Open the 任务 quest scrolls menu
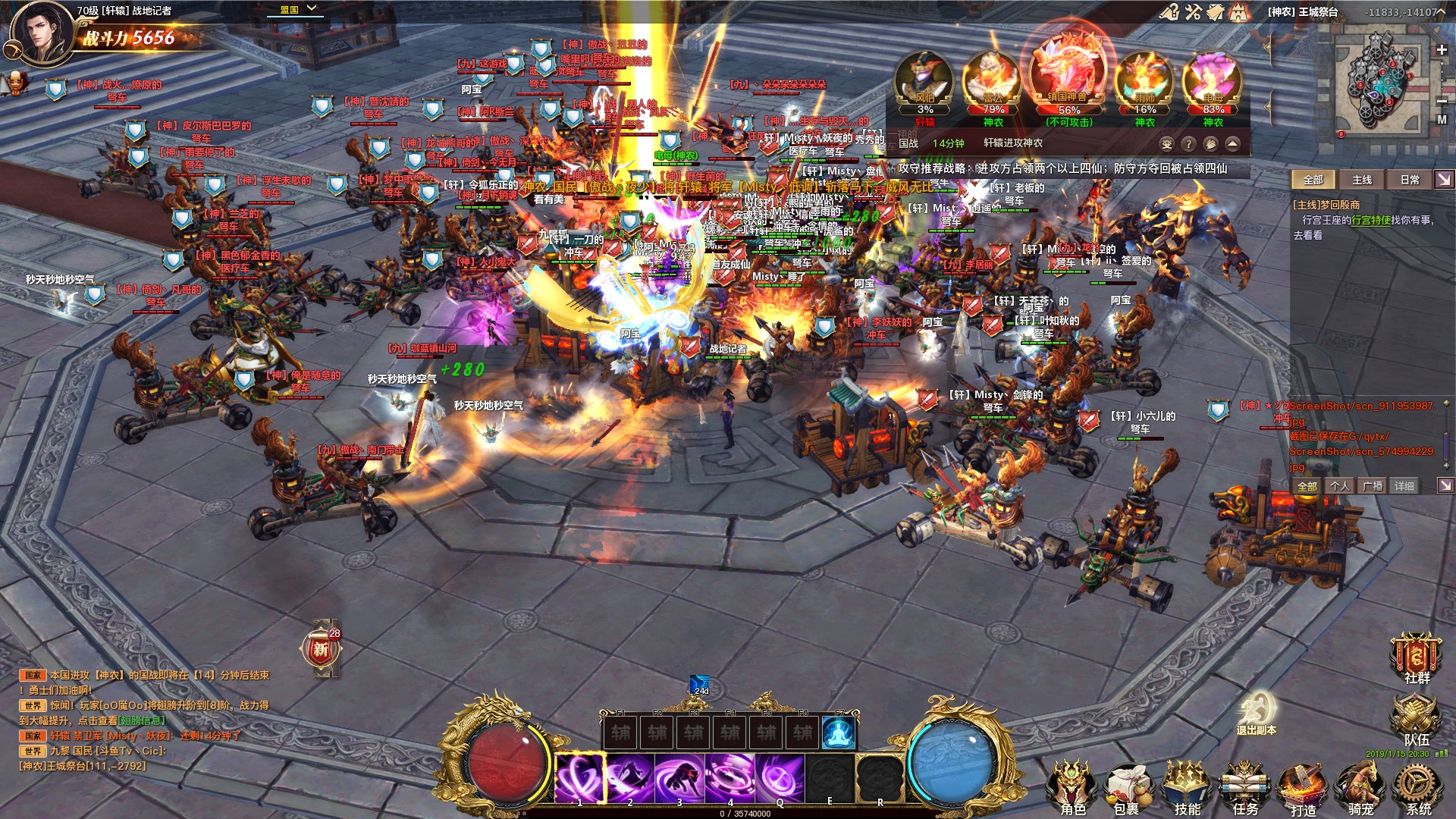 pos(1244,789)
